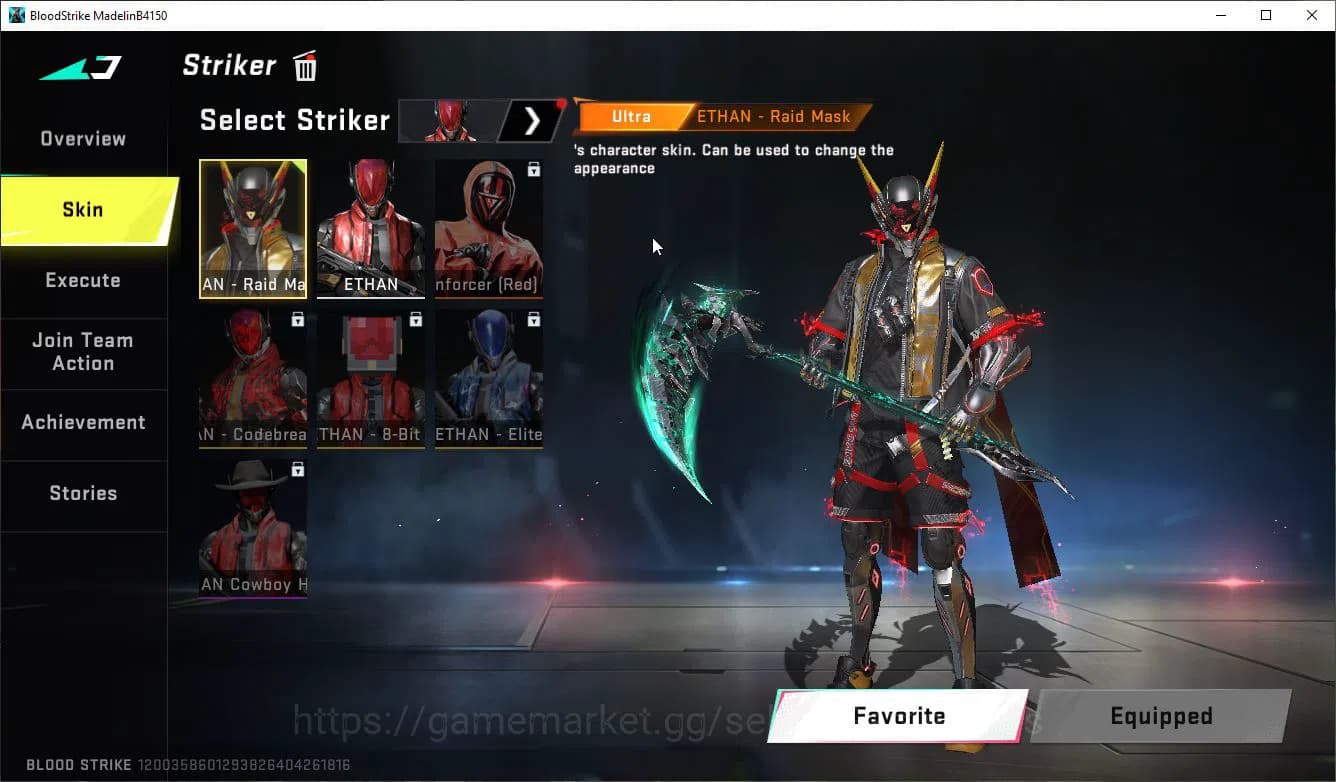This screenshot has height=782, width=1336.
Task: Expand the striker selector with the chevron arrow
Action: point(532,120)
